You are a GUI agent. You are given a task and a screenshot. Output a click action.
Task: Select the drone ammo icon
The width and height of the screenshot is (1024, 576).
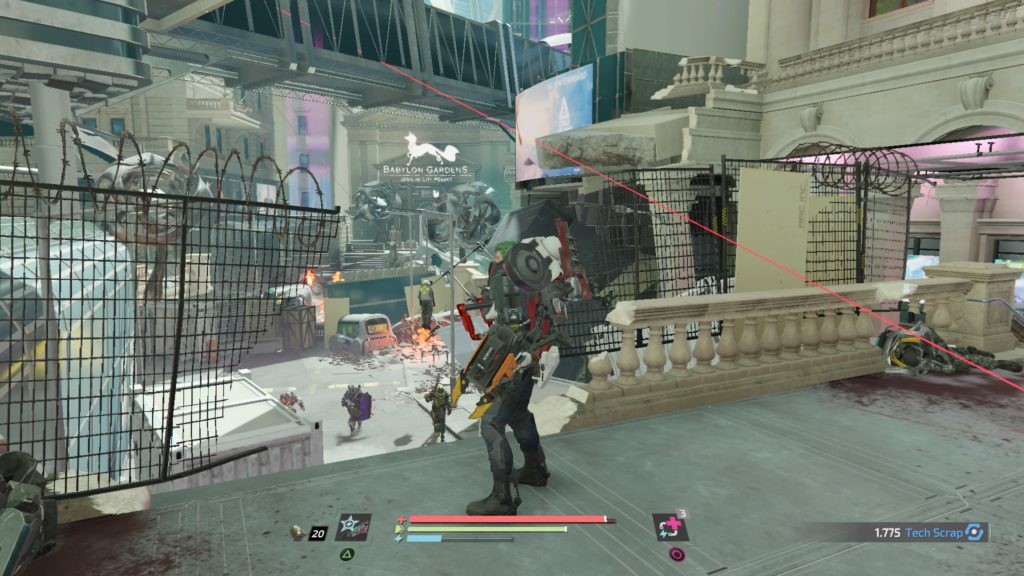click(297, 533)
